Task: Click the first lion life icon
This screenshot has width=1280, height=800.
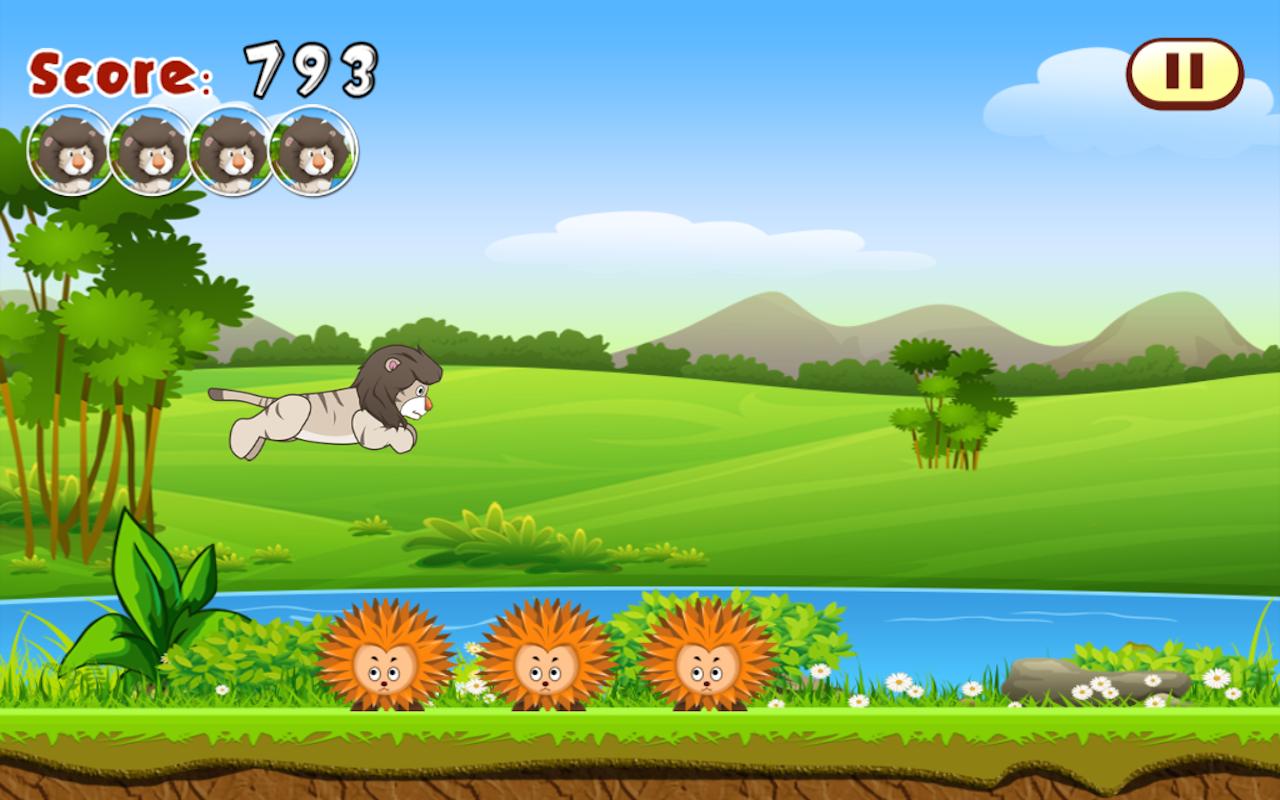Action: coord(67,150)
